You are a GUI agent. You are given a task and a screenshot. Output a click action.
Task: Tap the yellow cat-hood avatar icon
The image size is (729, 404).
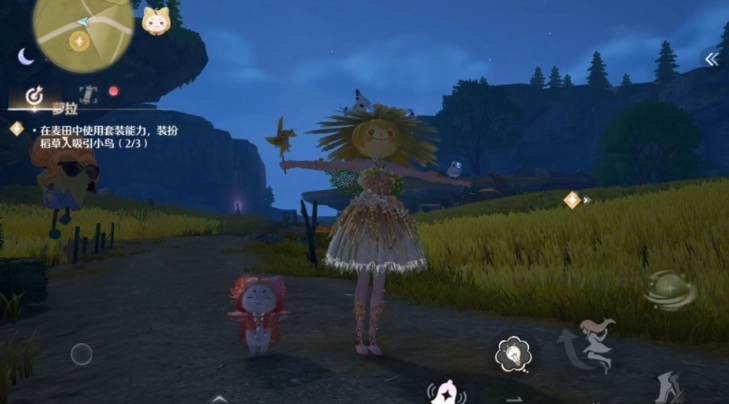coord(155,21)
